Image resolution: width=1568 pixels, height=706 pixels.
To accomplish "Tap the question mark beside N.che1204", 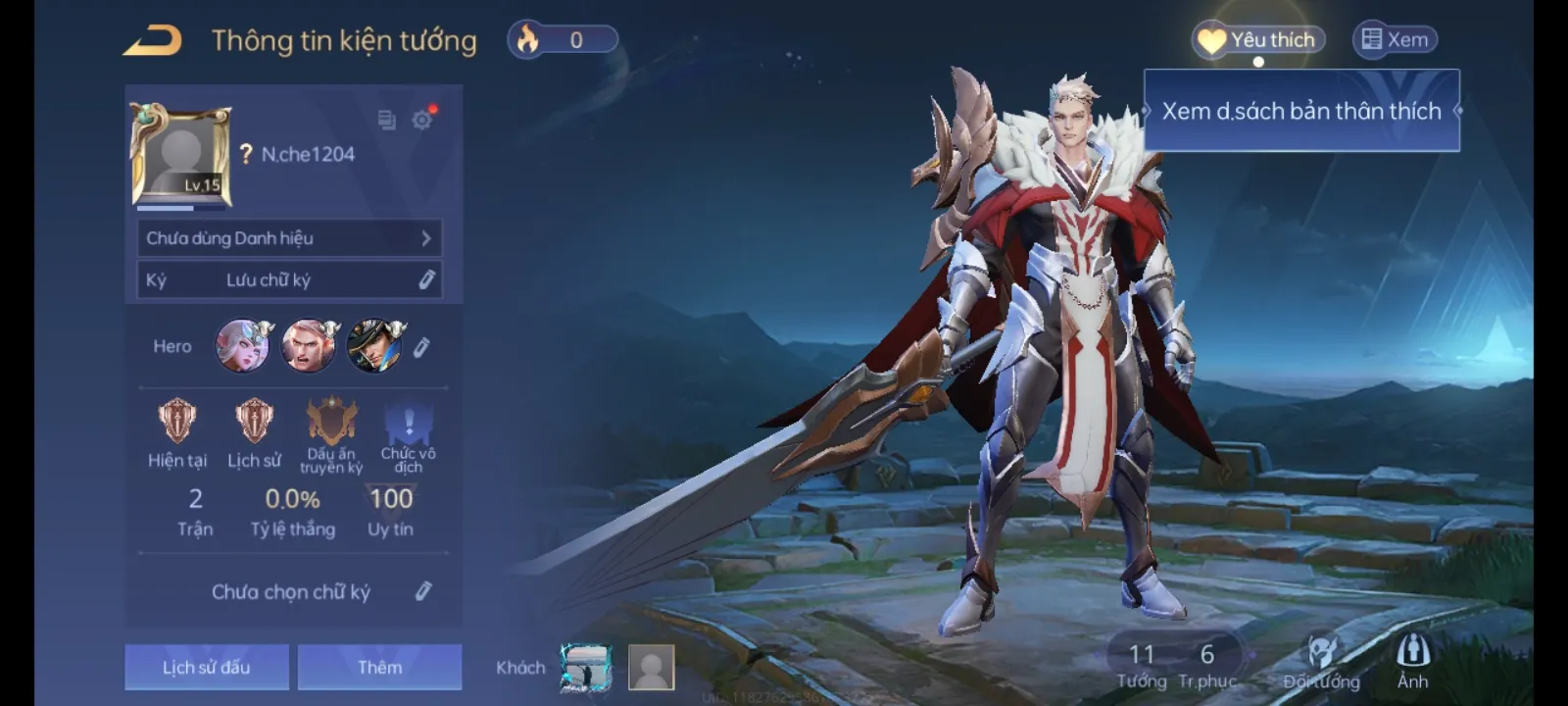I will point(248,153).
